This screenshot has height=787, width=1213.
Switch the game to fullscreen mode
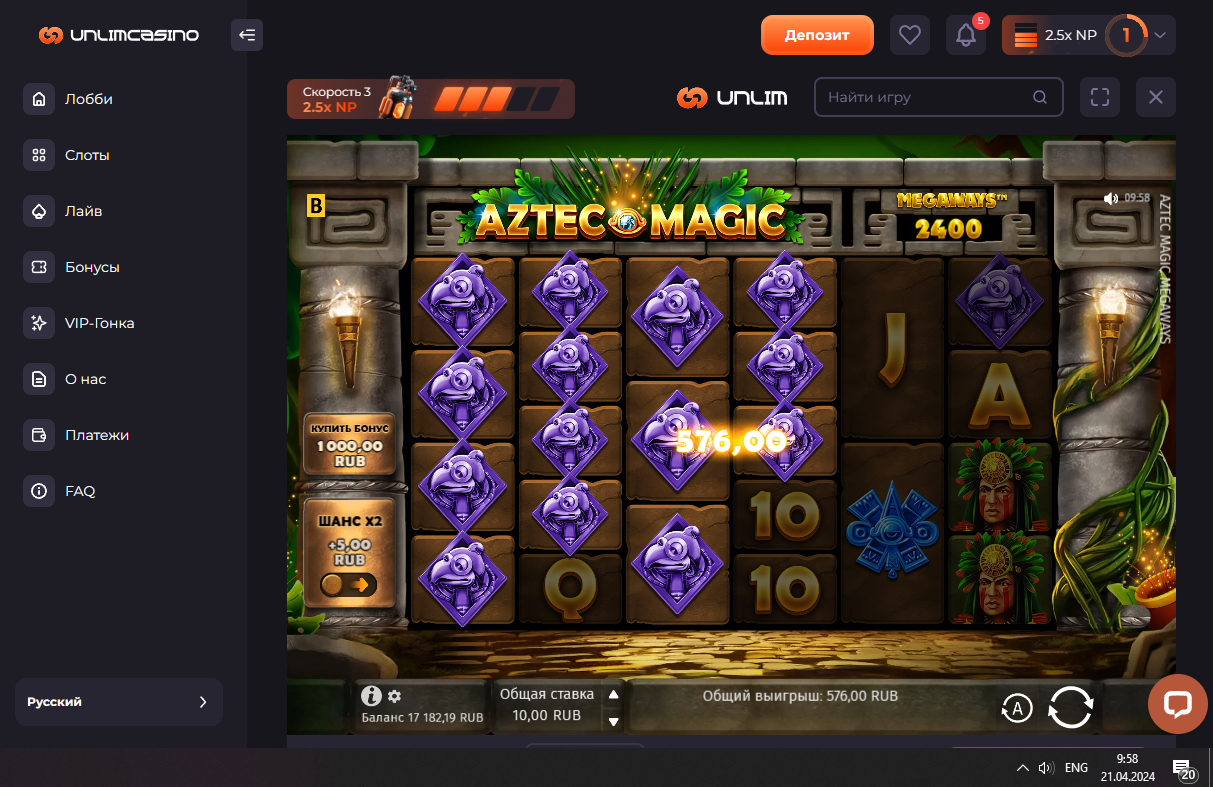click(1100, 97)
